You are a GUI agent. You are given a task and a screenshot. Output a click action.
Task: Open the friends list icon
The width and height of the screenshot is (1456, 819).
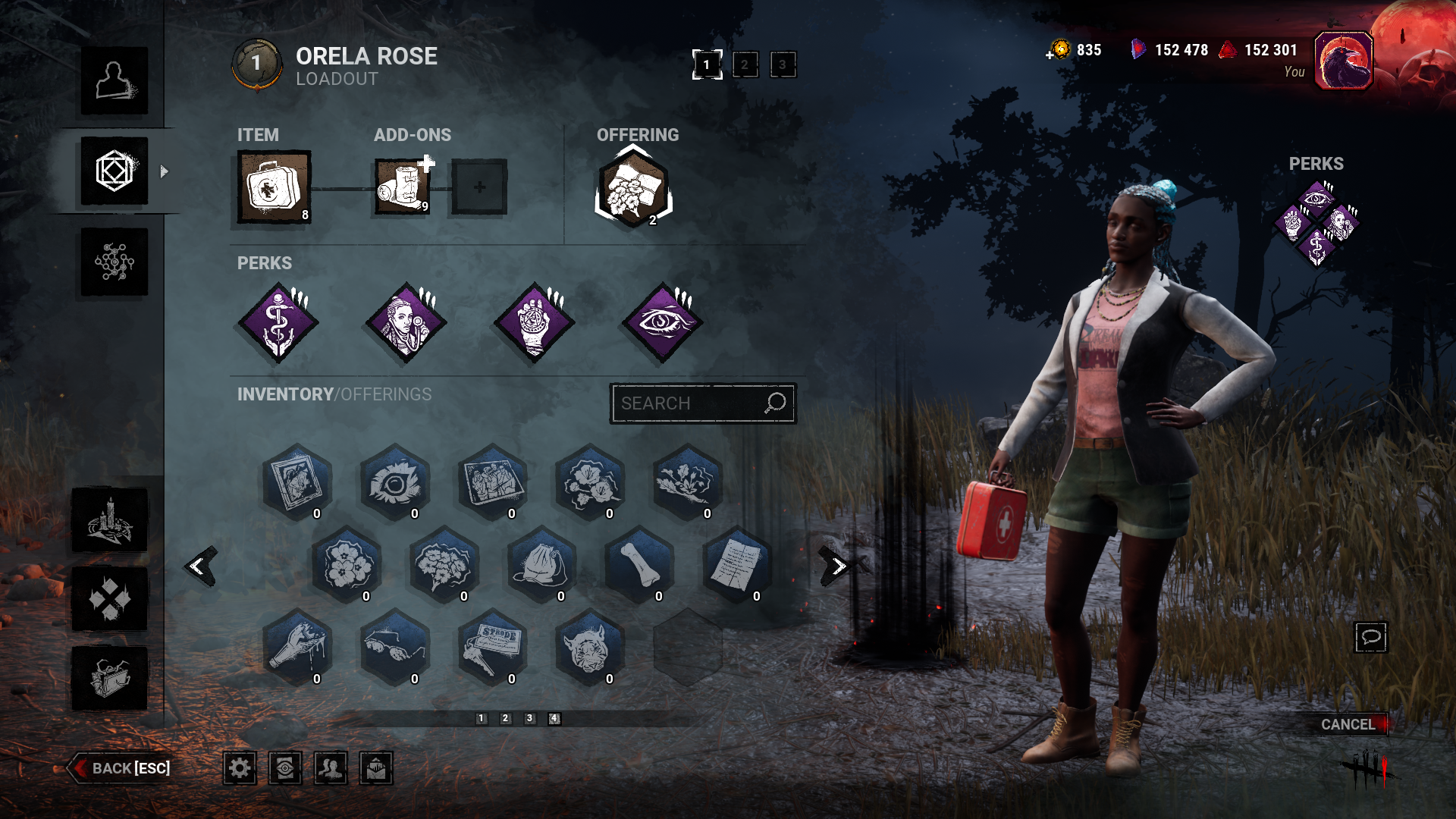[331, 768]
